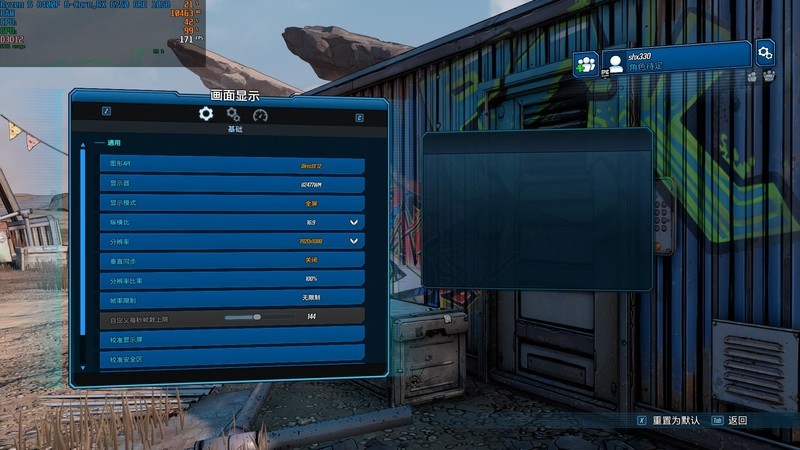Change the 帧率限制 frame rate limit
This screenshot has height=450, width=800.
(231, 298)
